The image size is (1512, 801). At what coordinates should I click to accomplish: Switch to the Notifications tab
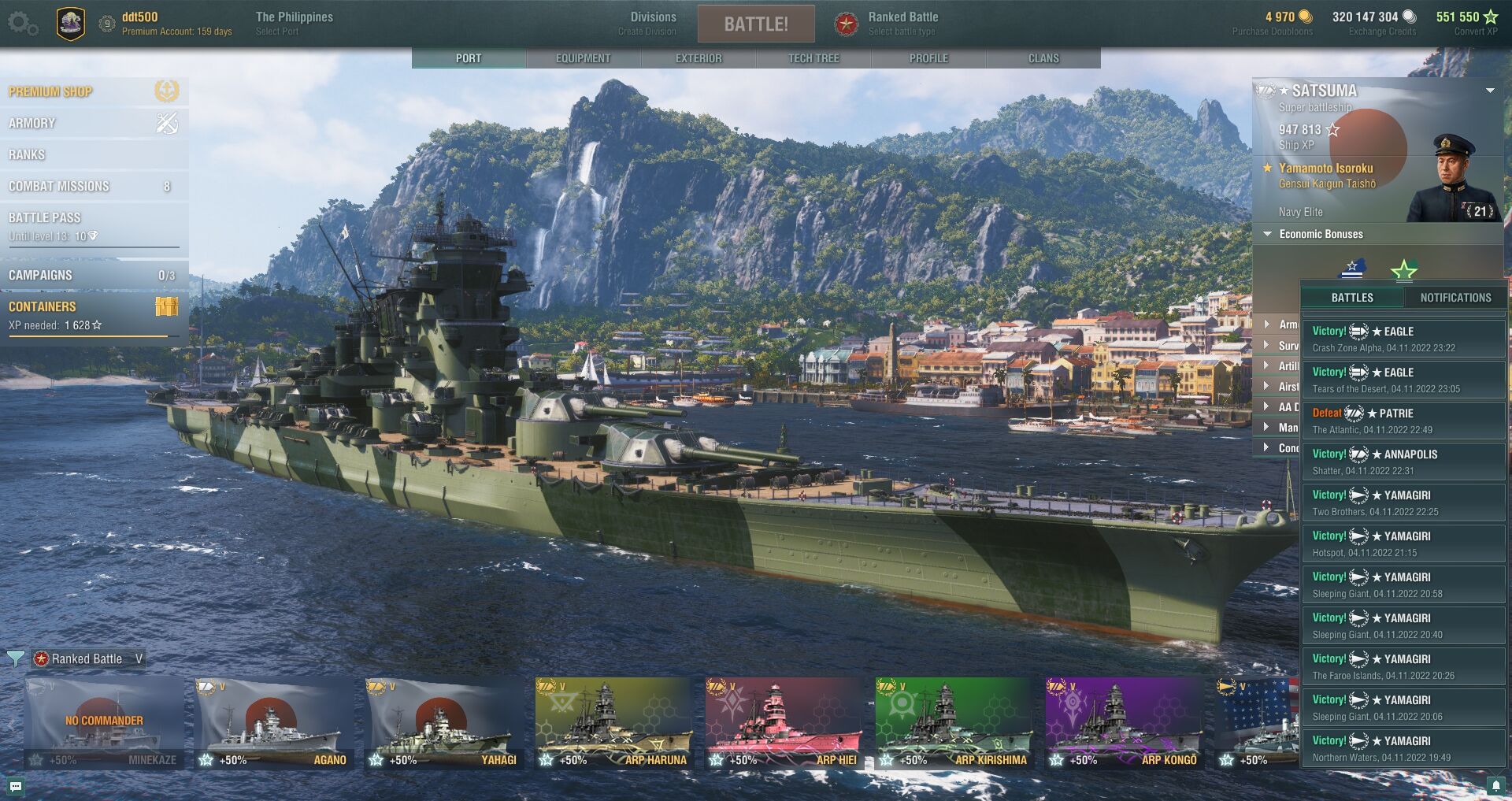tap(1455, 298)
